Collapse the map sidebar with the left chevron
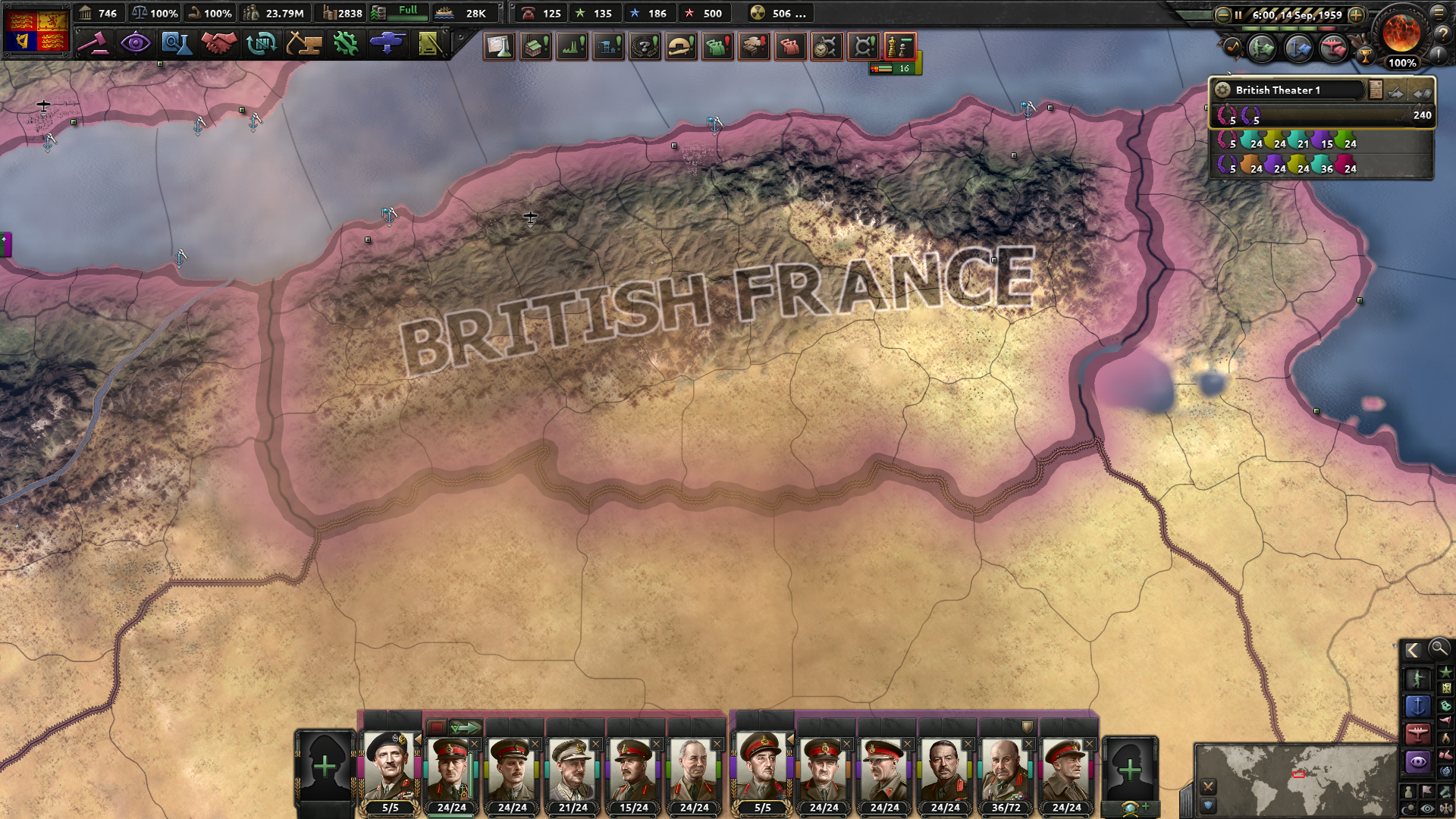 pyautogui.click(x=1413, y=651)
